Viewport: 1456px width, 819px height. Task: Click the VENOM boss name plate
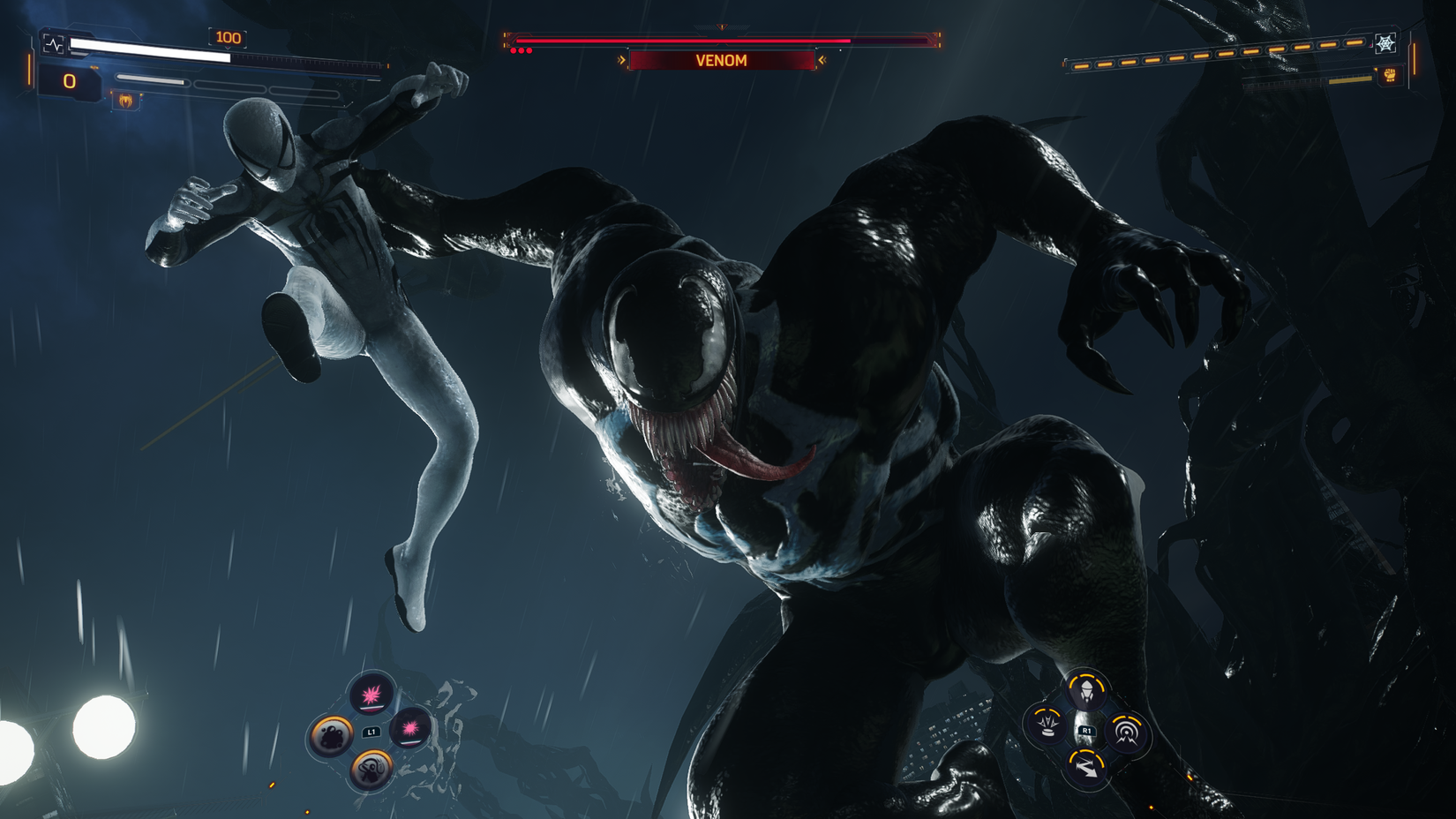click(722, 59)
